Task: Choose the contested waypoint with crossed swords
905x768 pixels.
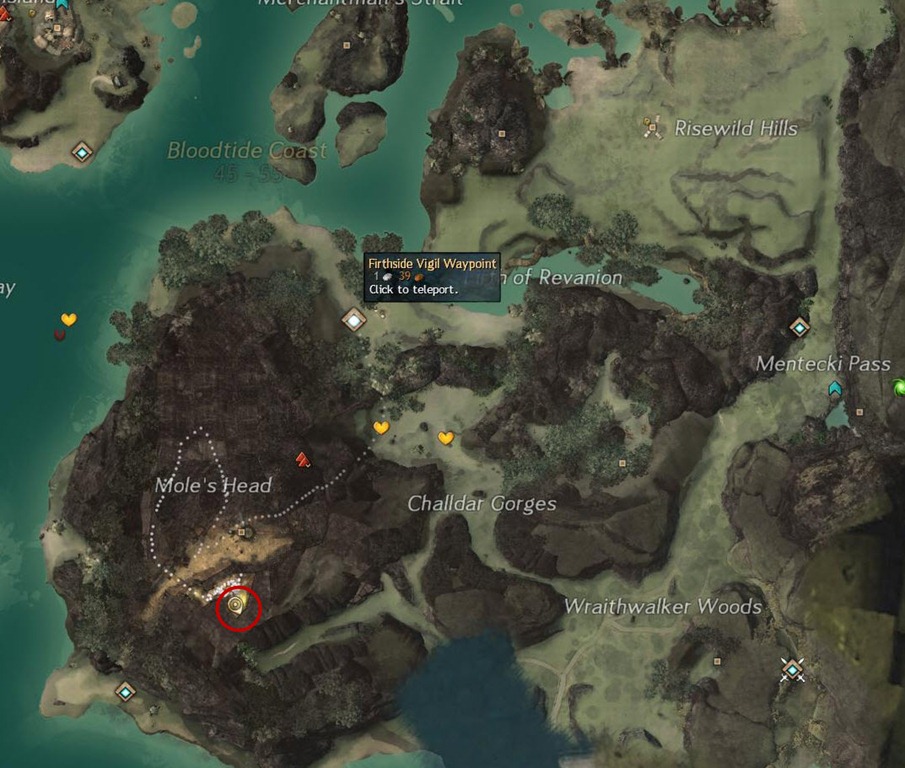Action: pyautogui.click(x=793, y=669)
